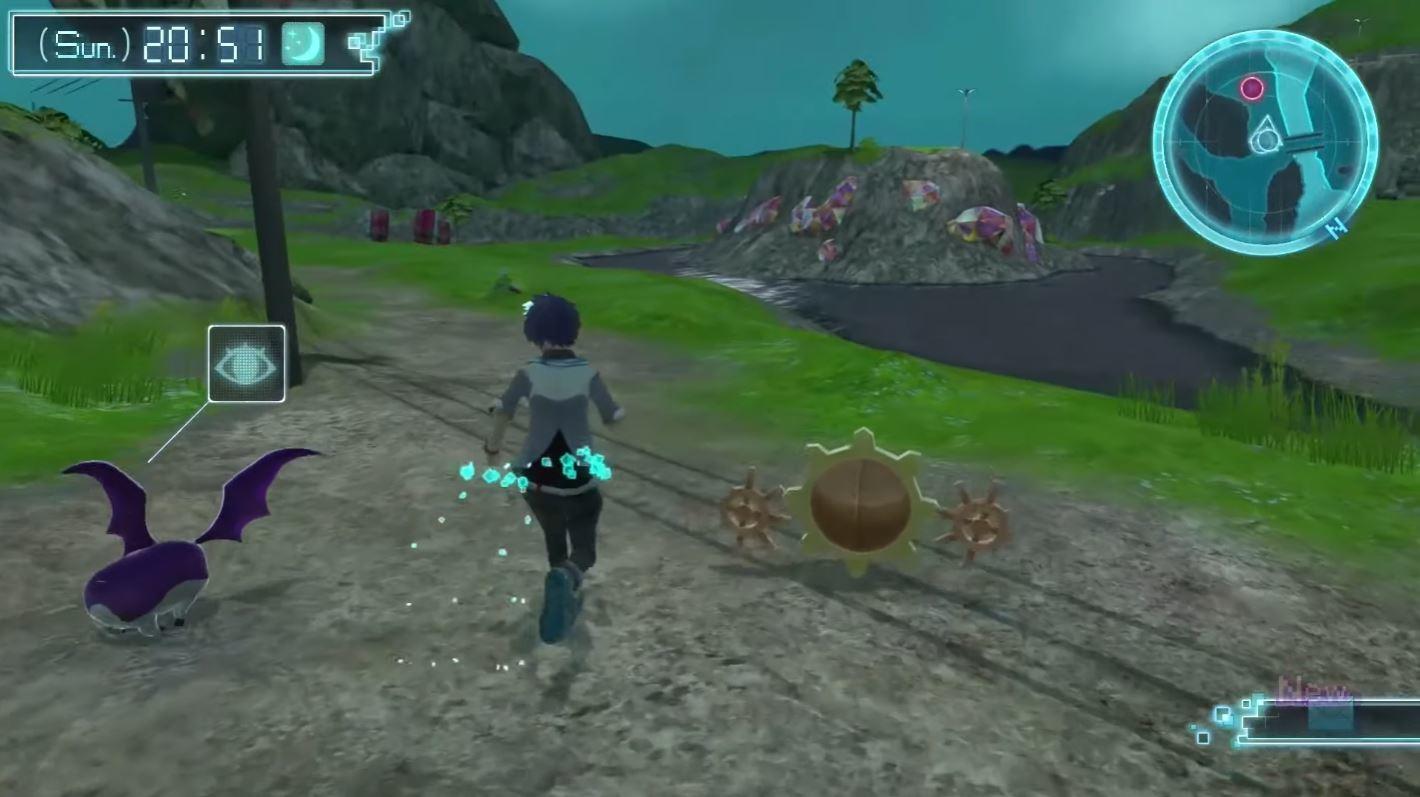Click the gear-shaped Digimon on the path

(862, 505)
